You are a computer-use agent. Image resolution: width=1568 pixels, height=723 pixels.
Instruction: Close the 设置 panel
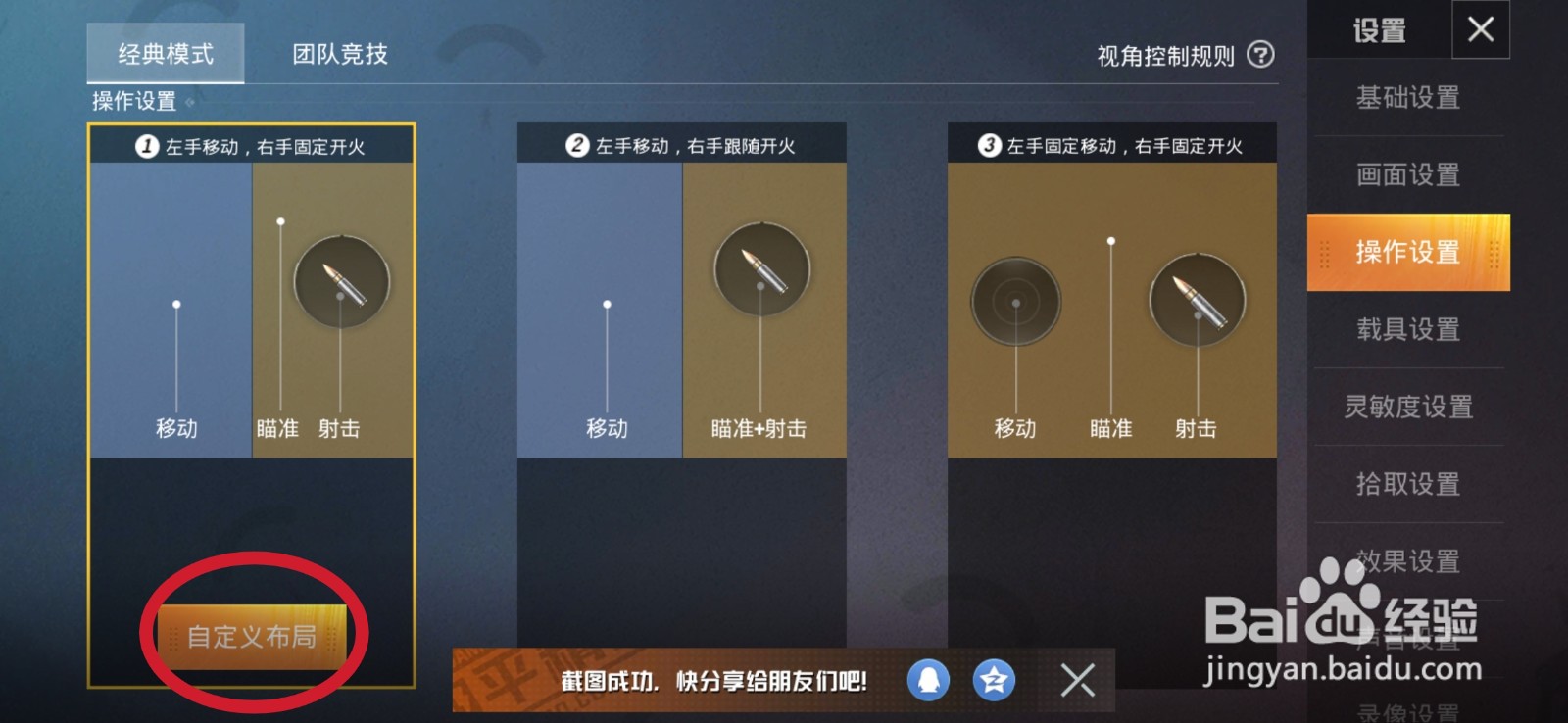1482,29
